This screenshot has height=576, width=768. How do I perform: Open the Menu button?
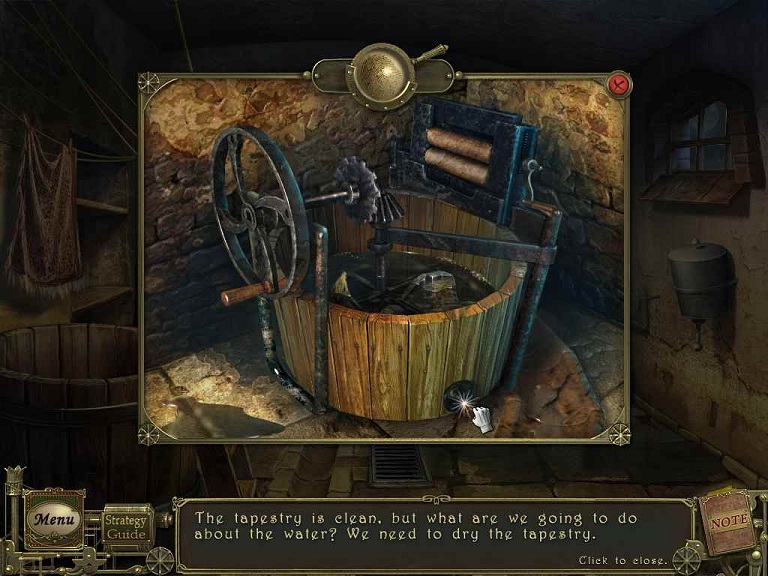tap(54, 519)
